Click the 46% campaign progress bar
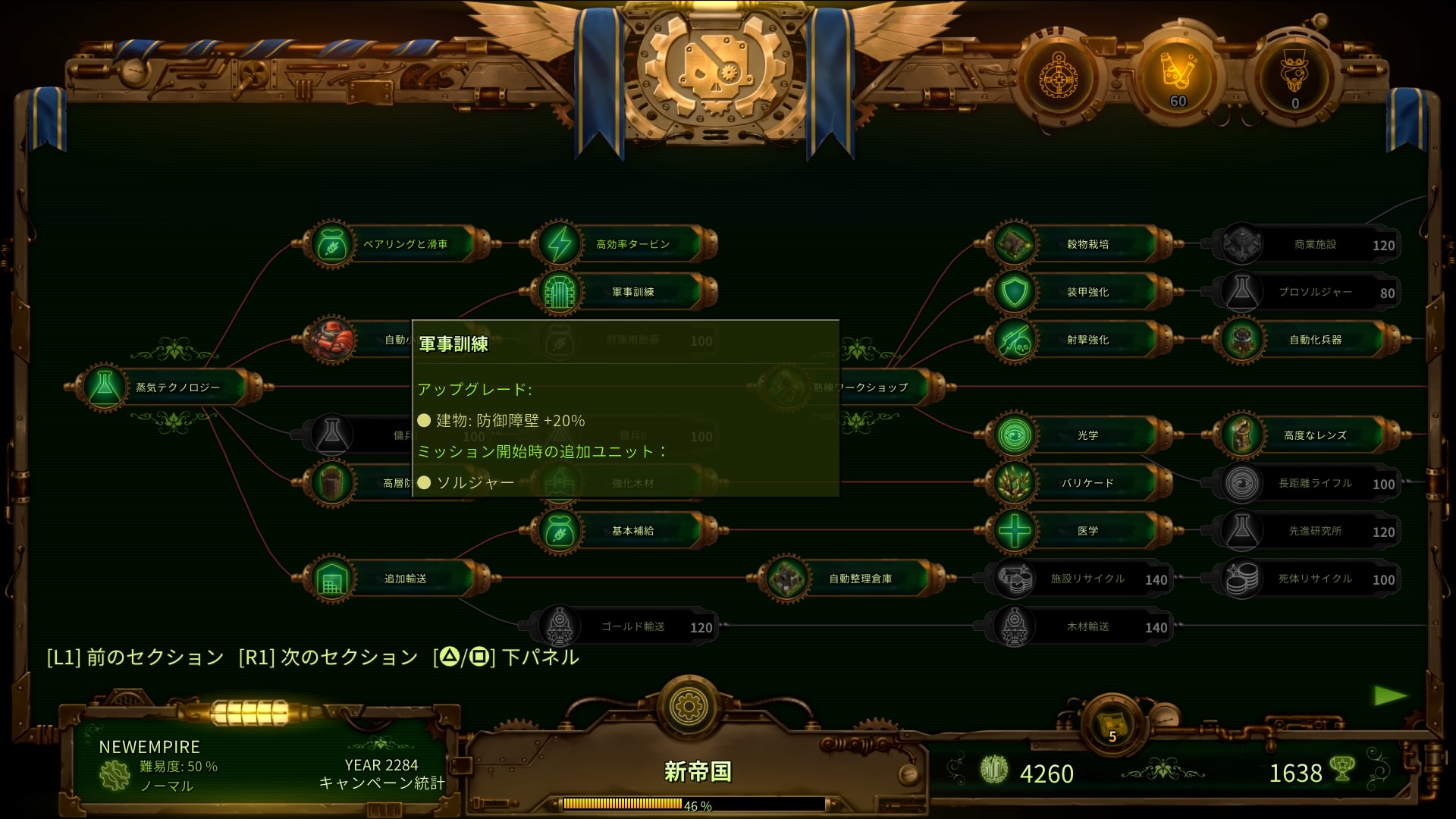The width and height of the screenshot is (1456, 819). pyautogui.click(x=694, y=803)
